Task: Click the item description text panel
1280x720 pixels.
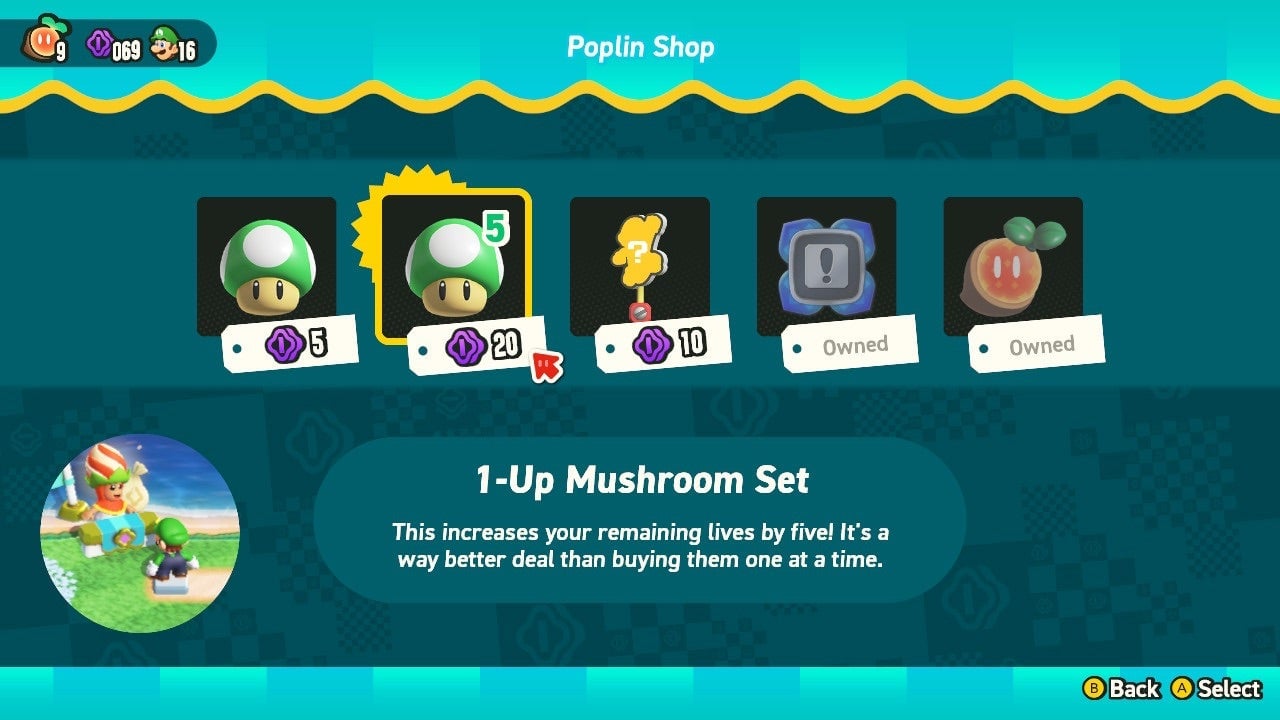Action: click(x=639, y=545)
